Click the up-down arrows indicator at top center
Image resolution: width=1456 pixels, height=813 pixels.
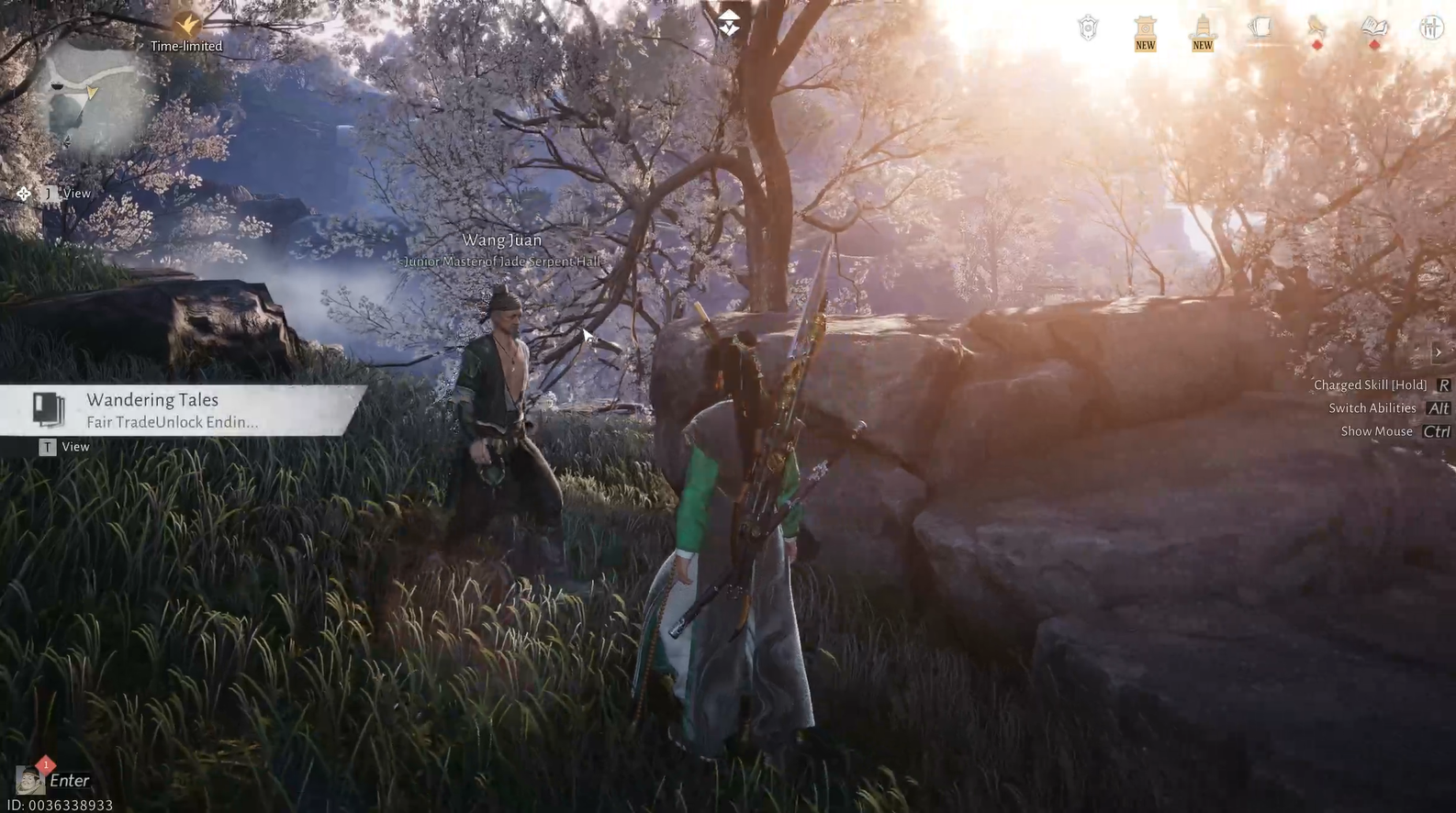pyautogui.click(x=729, y=23)
